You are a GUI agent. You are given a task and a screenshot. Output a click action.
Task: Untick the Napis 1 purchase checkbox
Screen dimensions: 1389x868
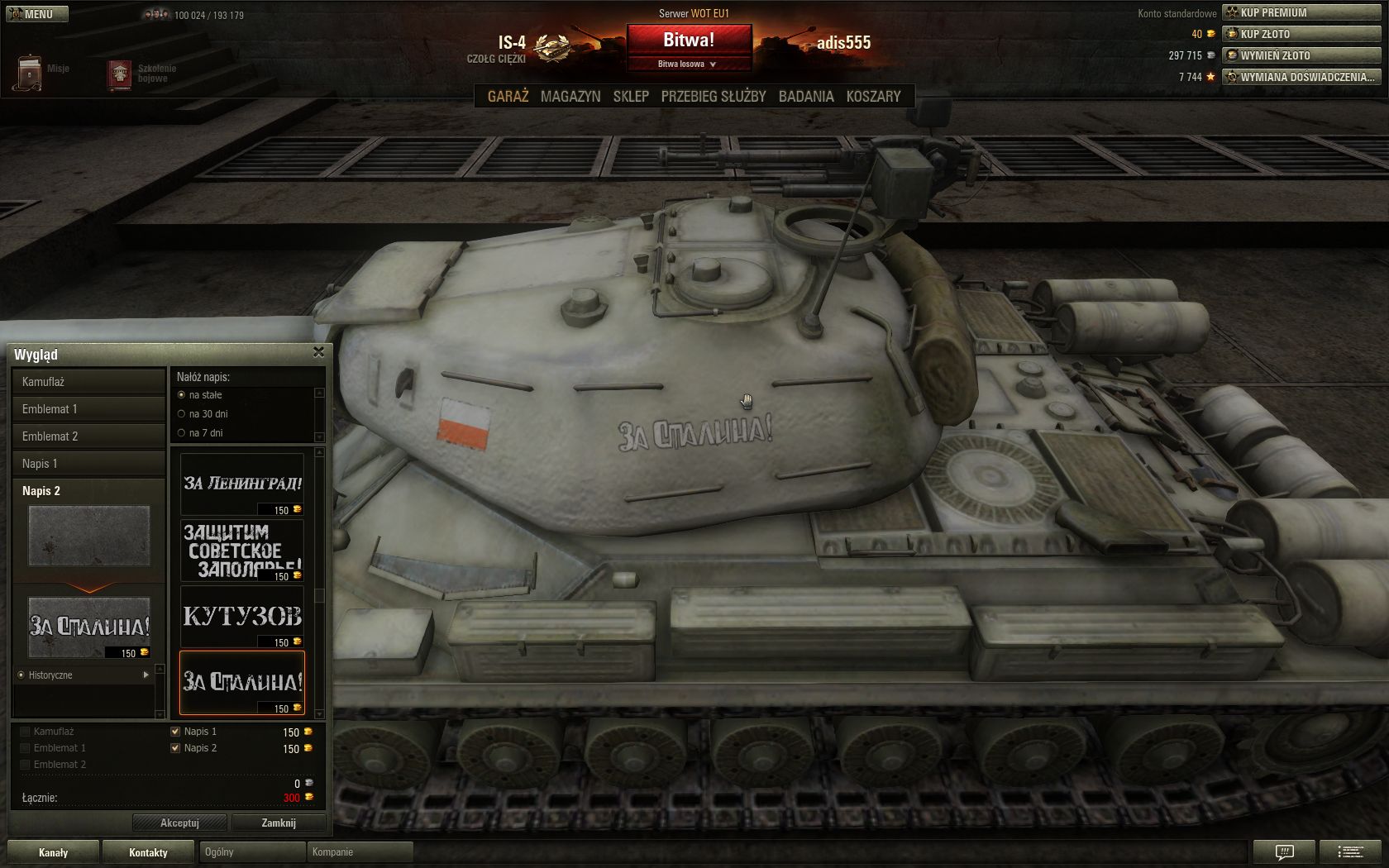175,732
